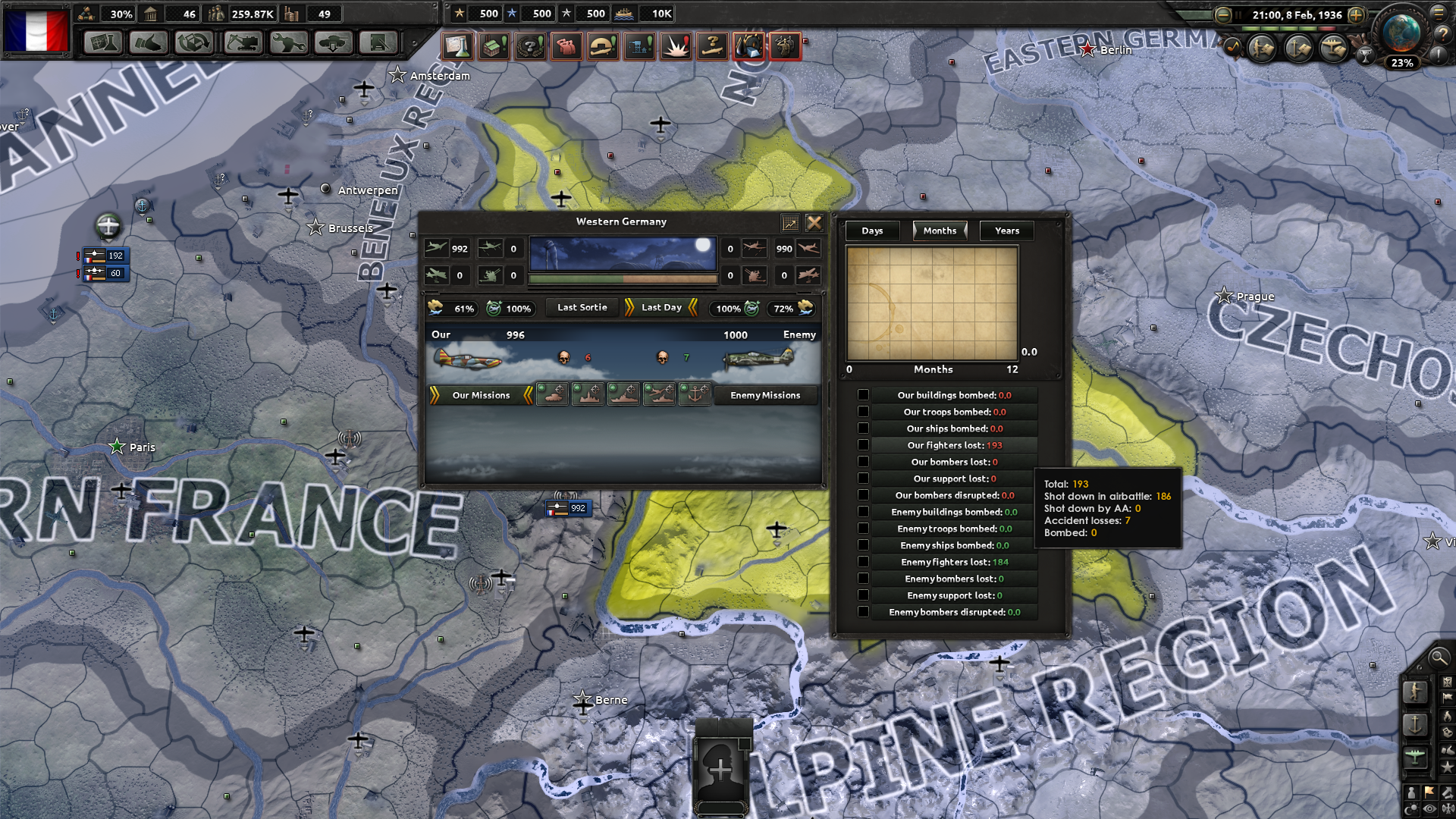Increase game speed with the plus control

click(1356, 15)
